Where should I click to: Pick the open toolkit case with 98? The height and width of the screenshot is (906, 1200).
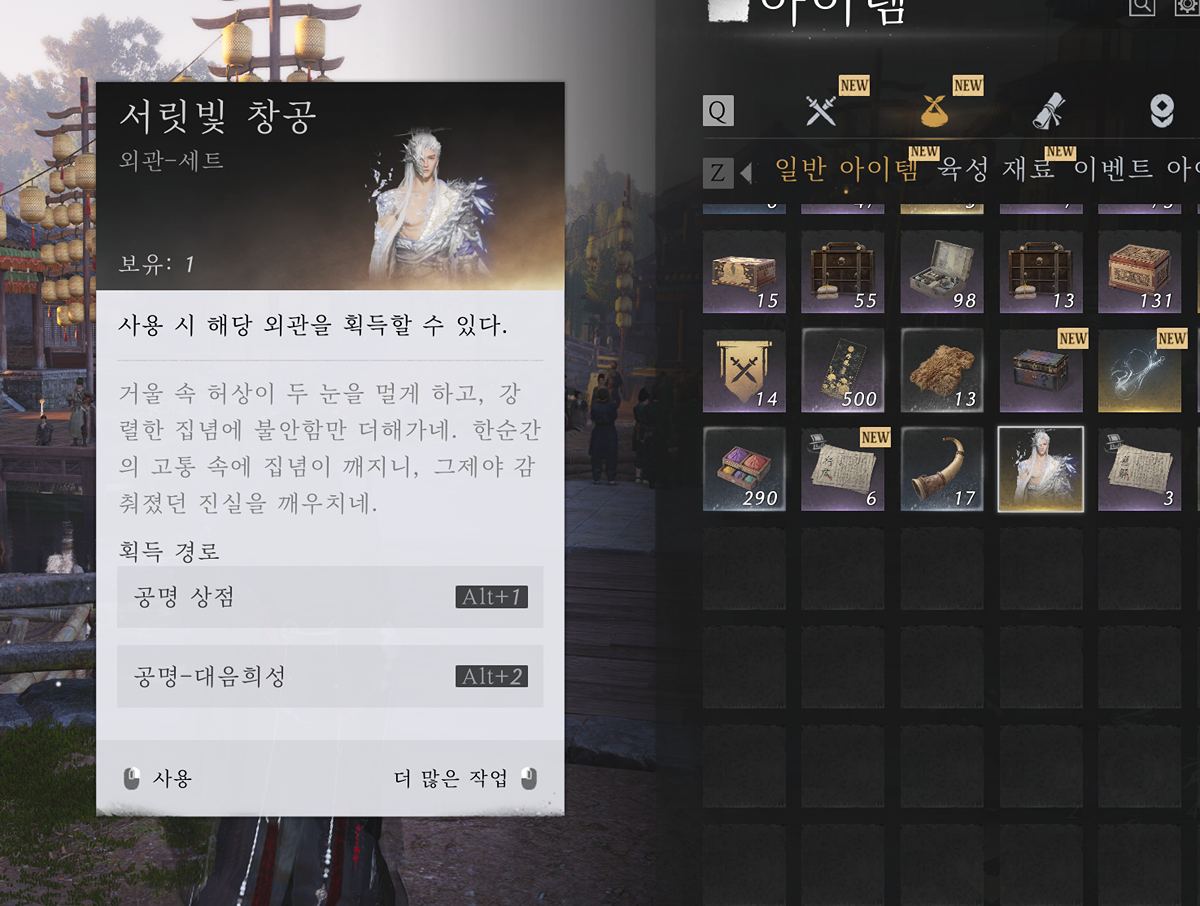(x=942, y=271)
